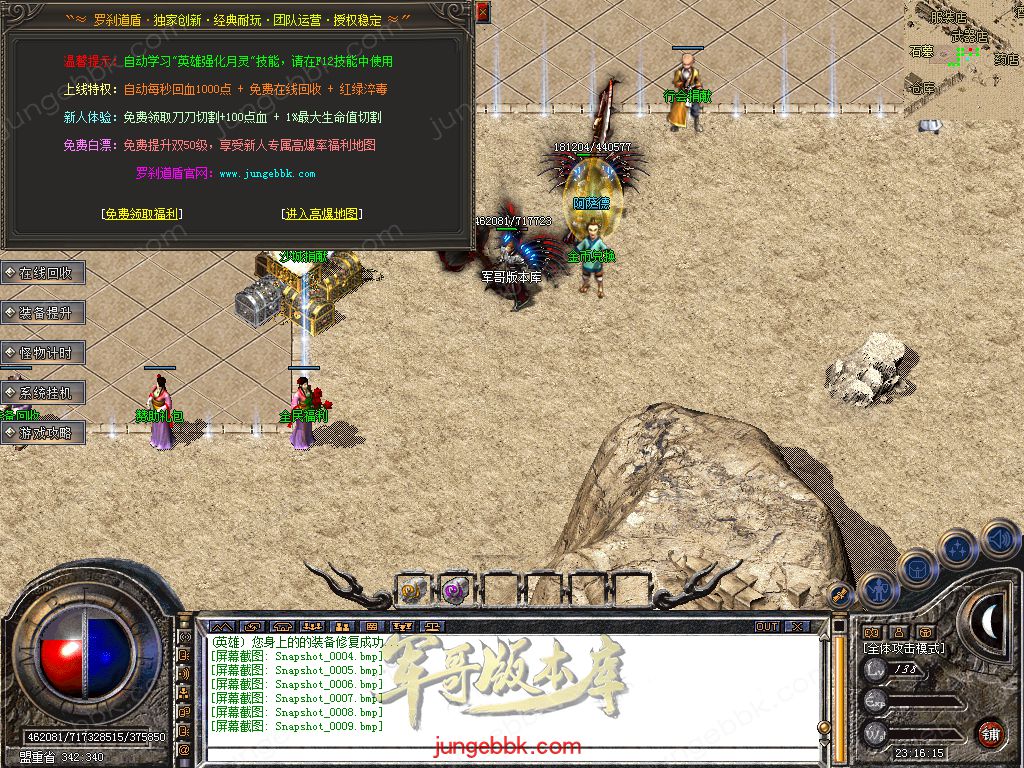Switch the 全体攻击模式 attack mode
Screen dimensions: 1024x768
904,649
